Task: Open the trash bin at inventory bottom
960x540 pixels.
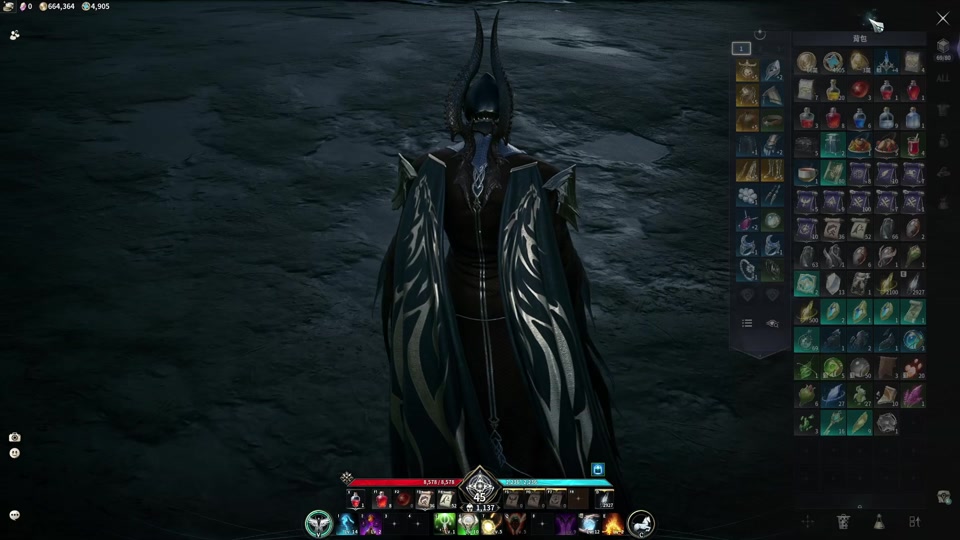Action: 843,521
